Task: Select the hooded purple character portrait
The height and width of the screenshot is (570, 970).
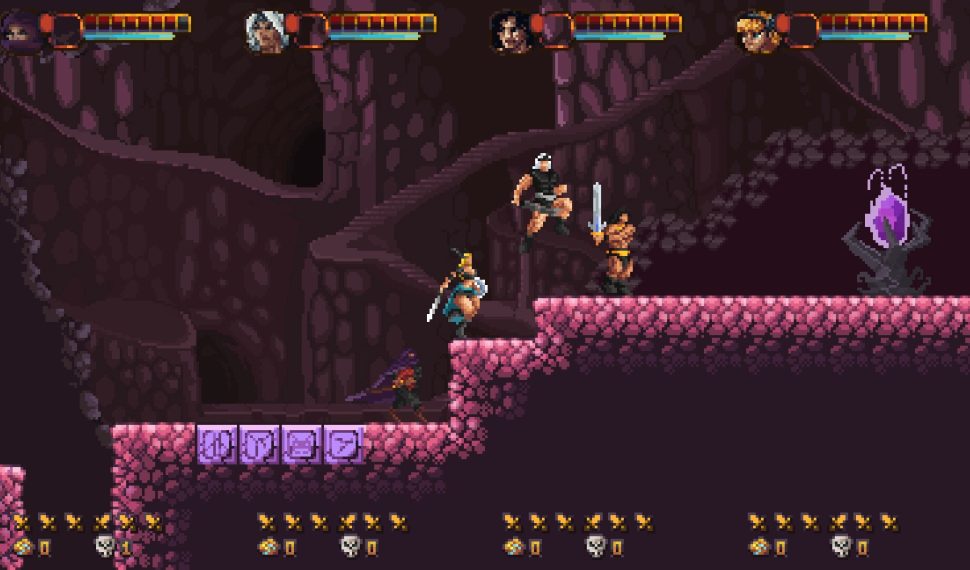Action: click(20, 32)
